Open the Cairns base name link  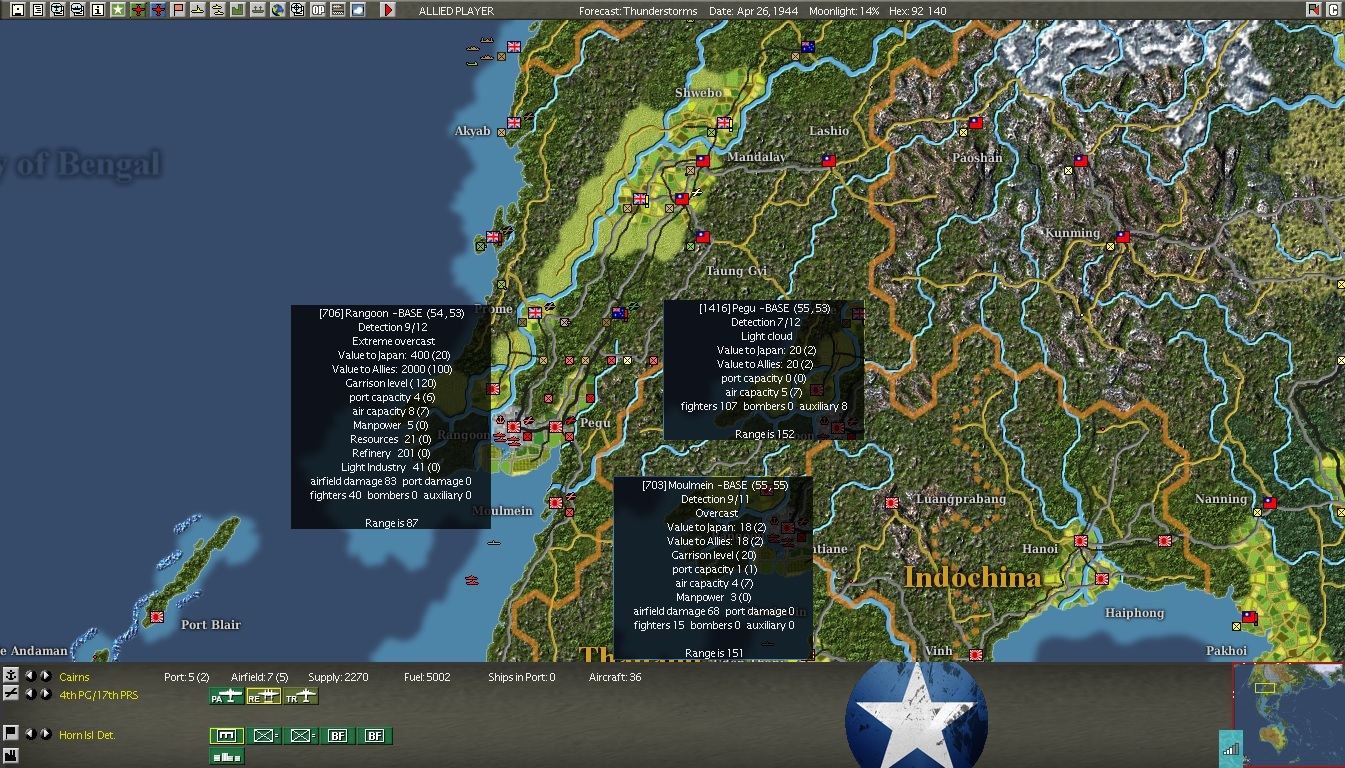(x=74, y=677)
